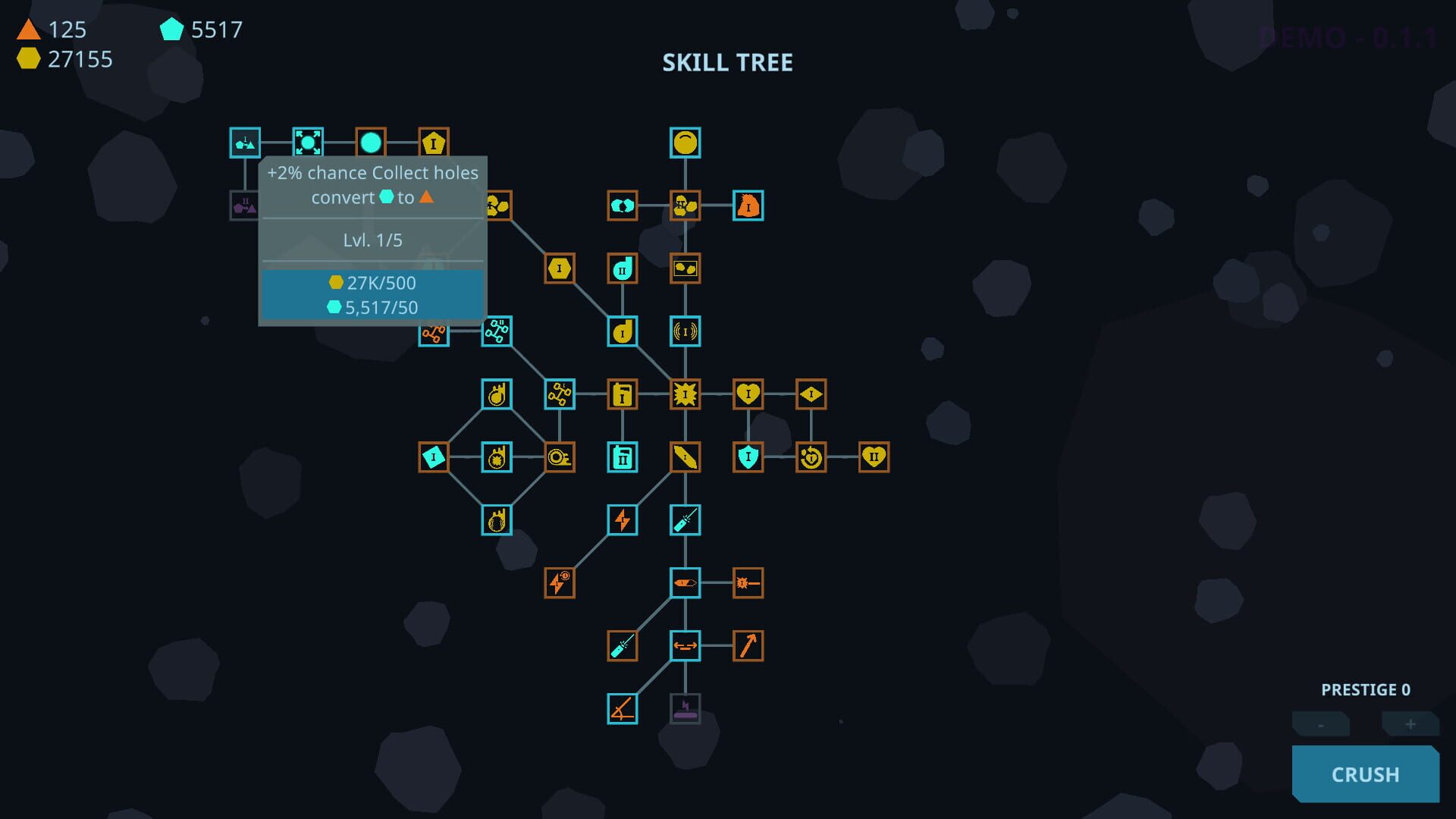Image resolution: width=1456 pixels, height=819 pixels.
Task: Select the yellow coin skill node at the top
Action: pos(686,141)
